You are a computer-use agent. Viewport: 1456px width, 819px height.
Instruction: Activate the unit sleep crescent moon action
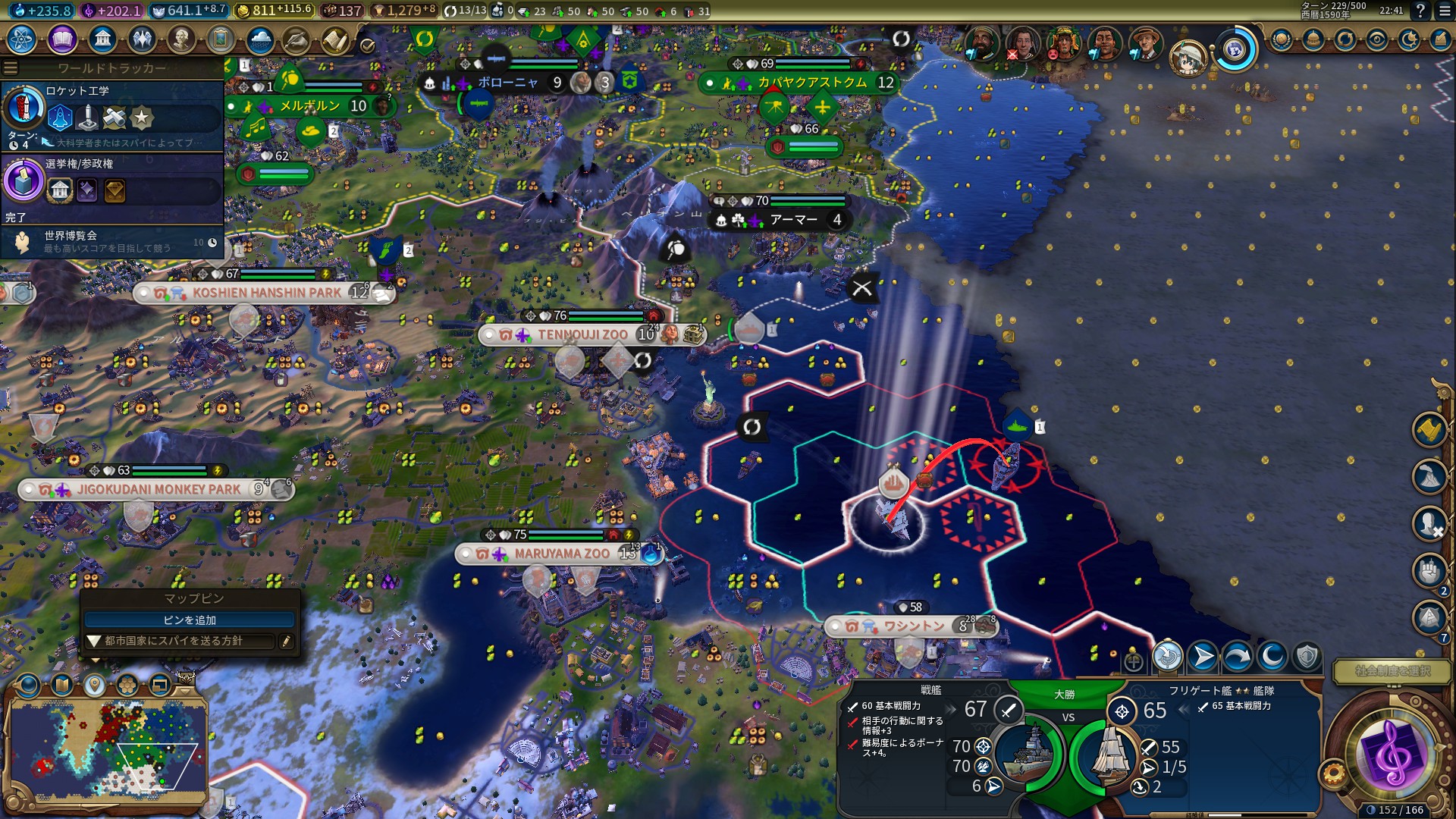click(1272, 657)
